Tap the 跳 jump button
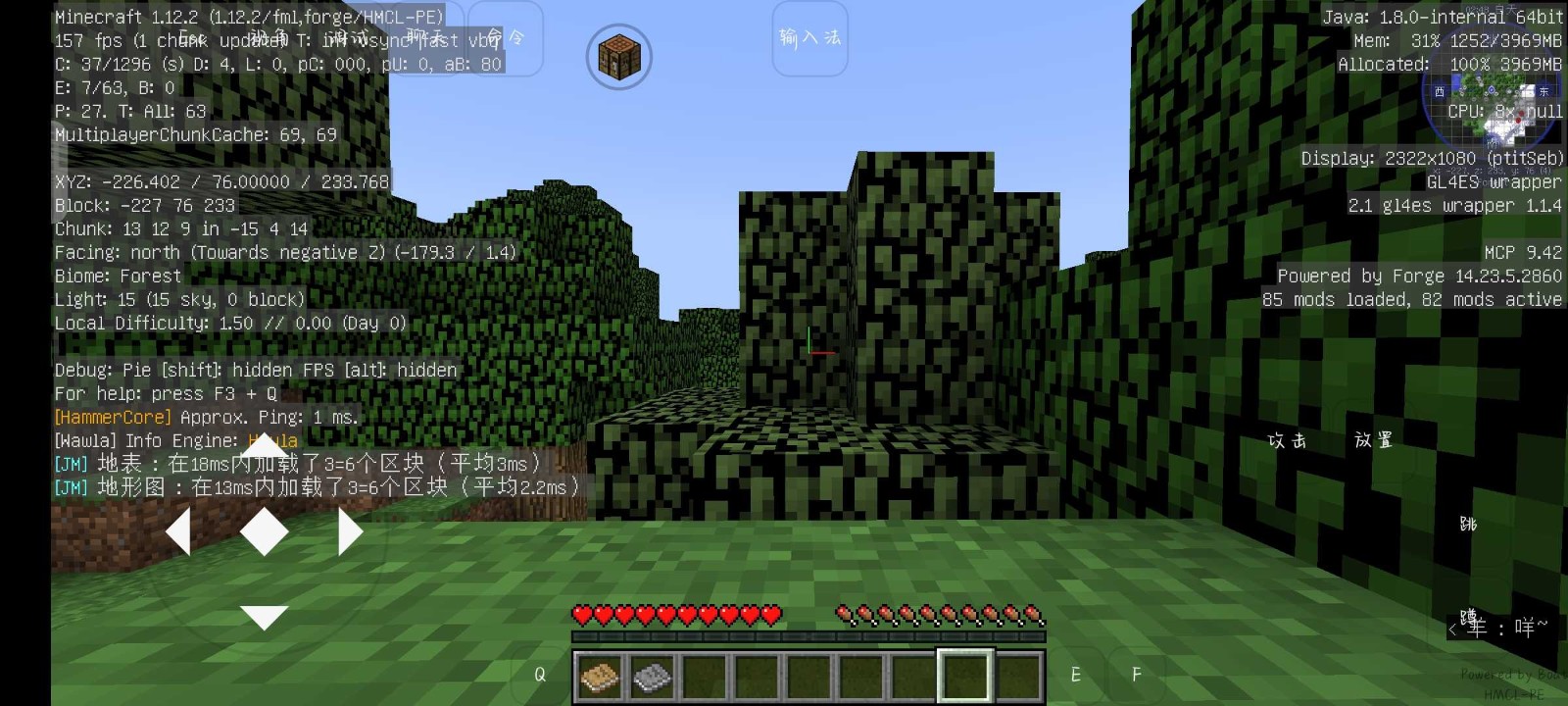Screen dimensions: 1568x706 [x=1468, y=524]
